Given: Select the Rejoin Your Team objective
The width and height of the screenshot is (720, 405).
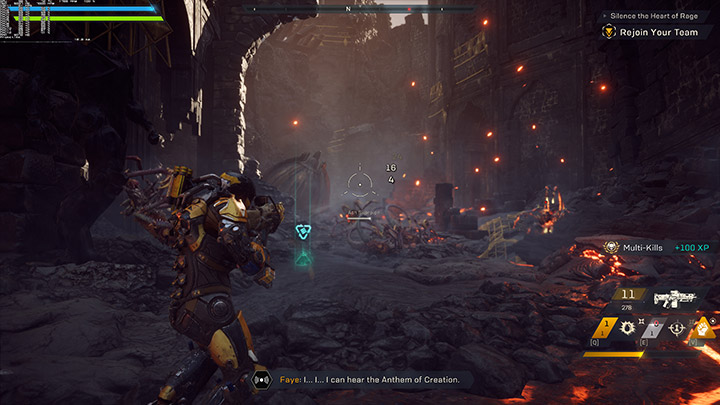Looking at the screenshot, I should coord(657,32).
